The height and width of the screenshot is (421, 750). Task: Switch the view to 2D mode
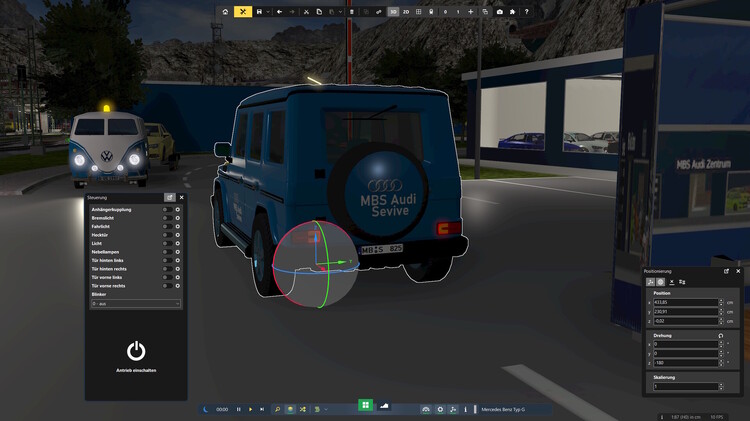(x=406, y=11)
